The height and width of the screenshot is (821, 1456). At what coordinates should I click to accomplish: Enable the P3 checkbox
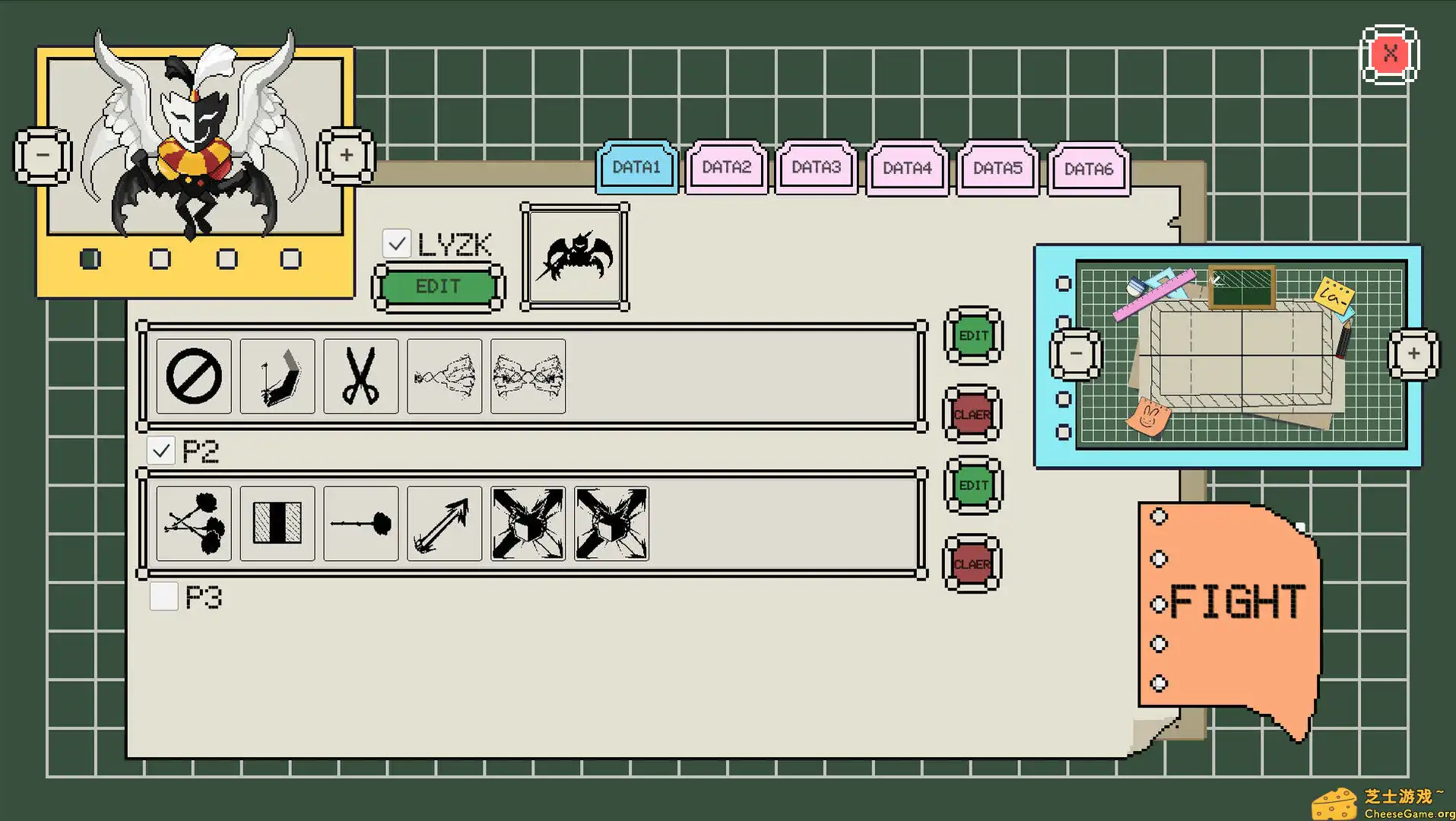163,598
